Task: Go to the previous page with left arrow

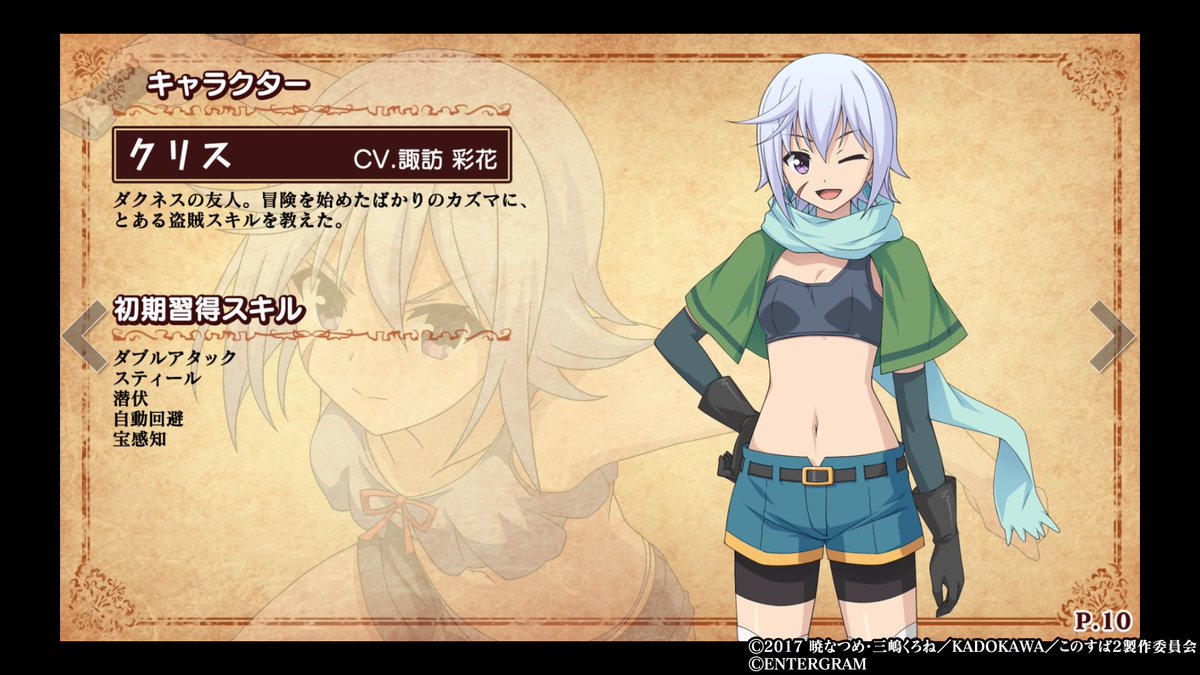Action: click(82, 335)
